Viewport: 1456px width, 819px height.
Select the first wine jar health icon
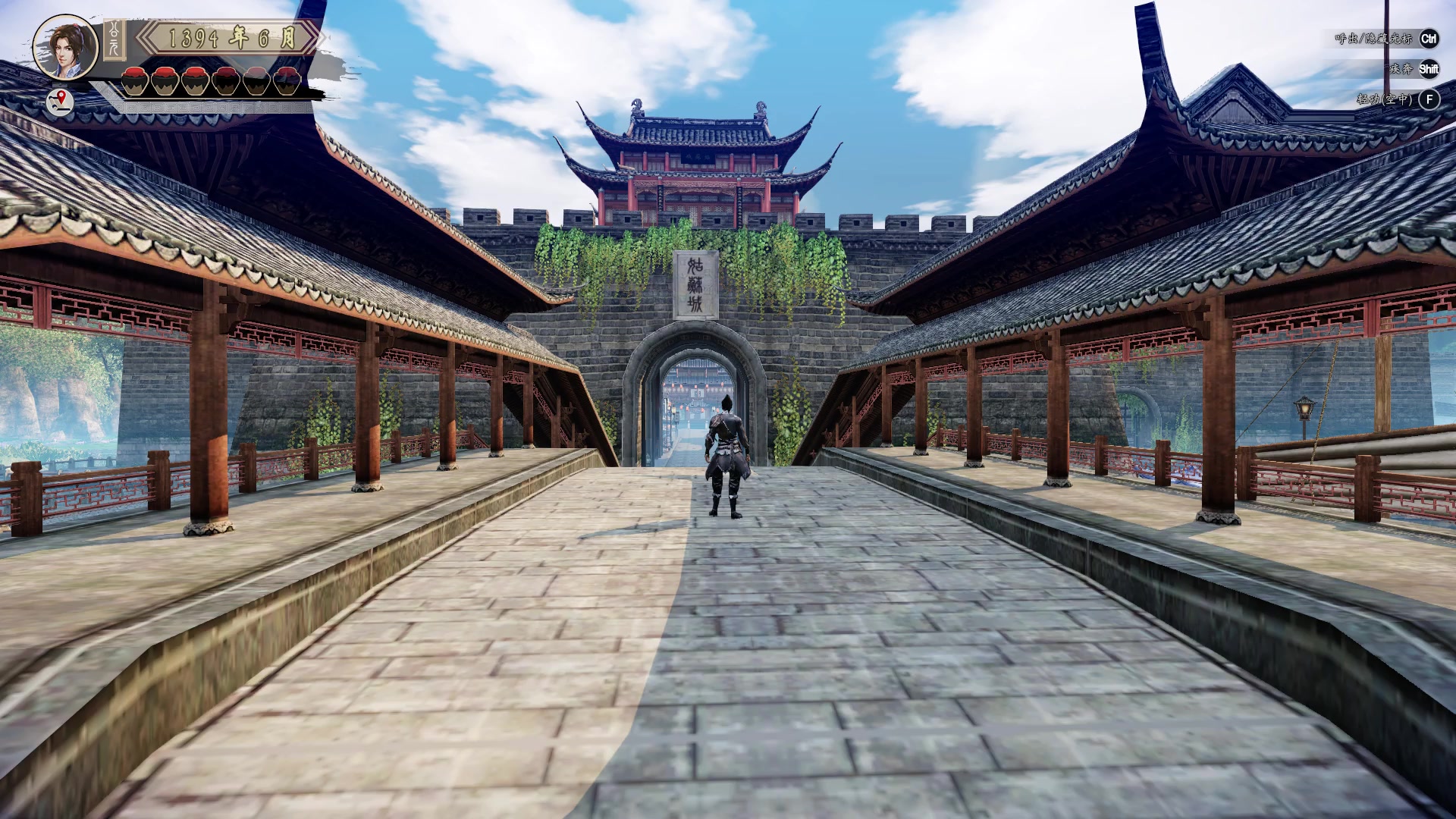coord(135,80)
